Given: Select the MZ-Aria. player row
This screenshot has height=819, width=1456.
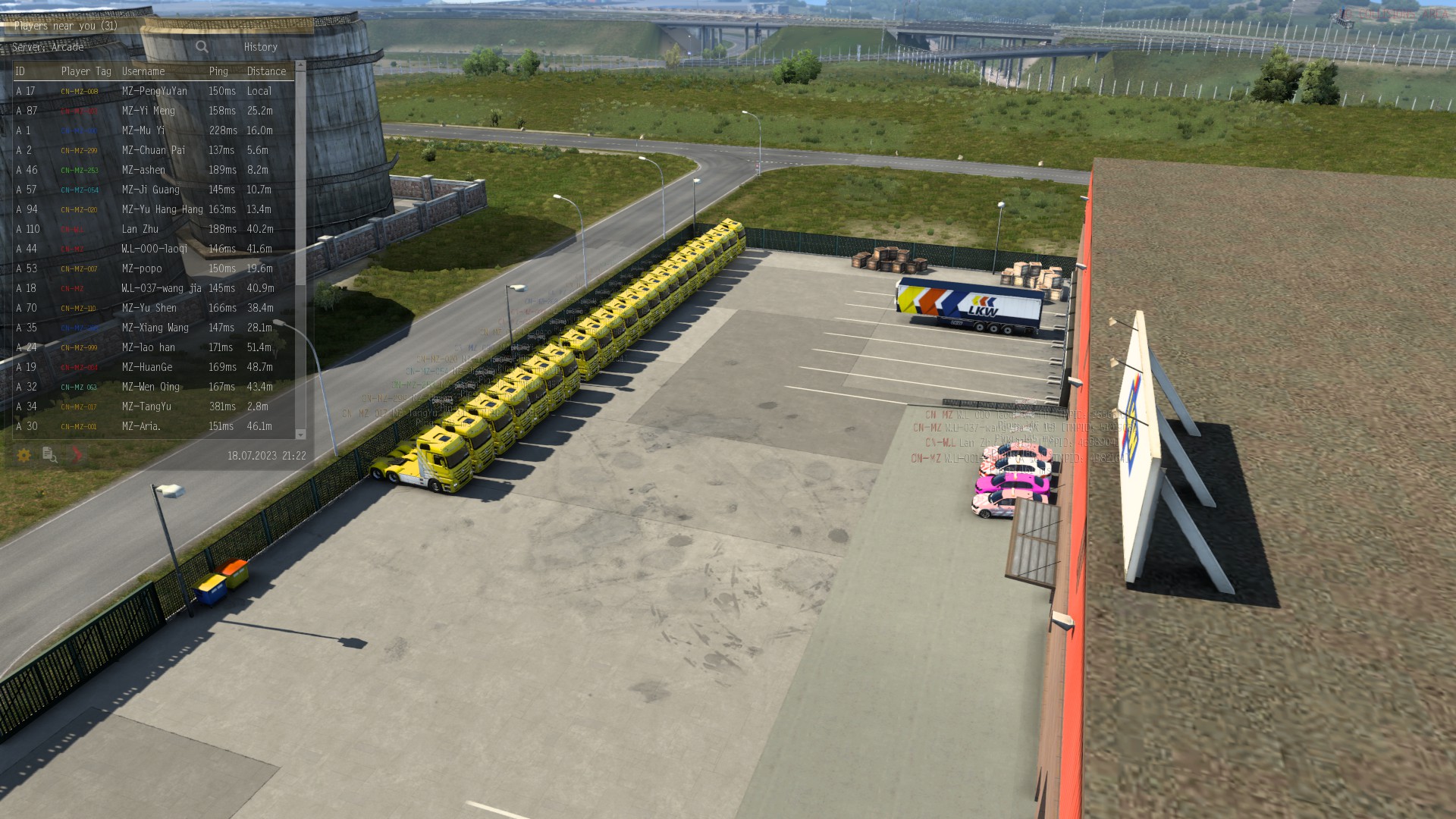Looking at the screenshot, I should point(141,426).
